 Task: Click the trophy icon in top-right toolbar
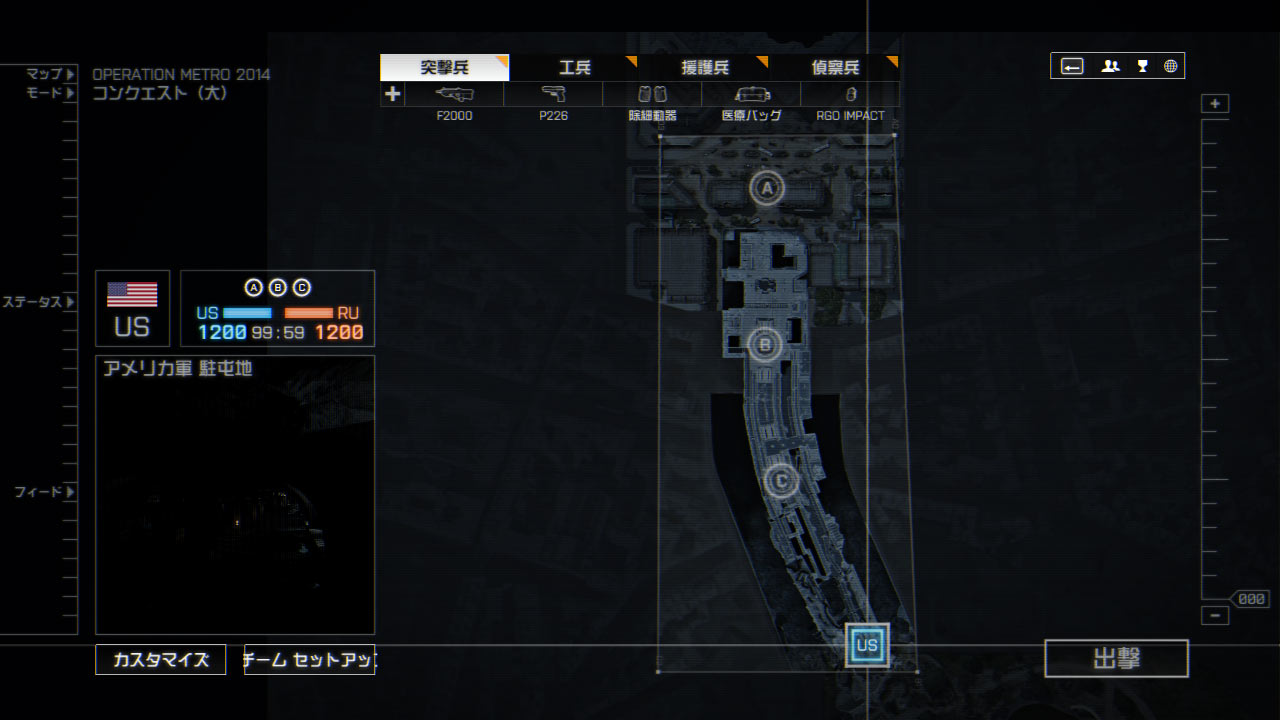(1142, 66)
